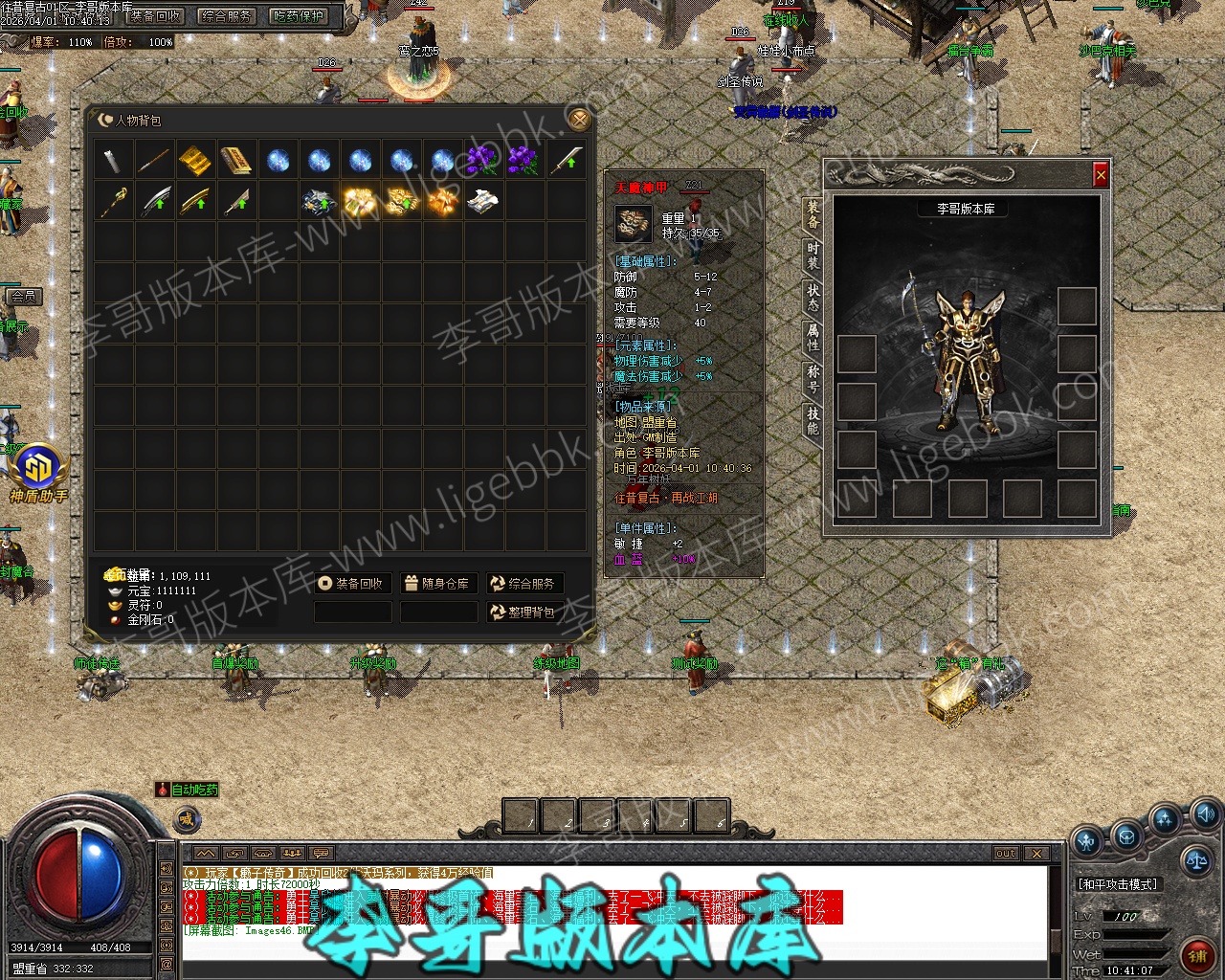Select the 称号 title tab

tap(813, 379)
